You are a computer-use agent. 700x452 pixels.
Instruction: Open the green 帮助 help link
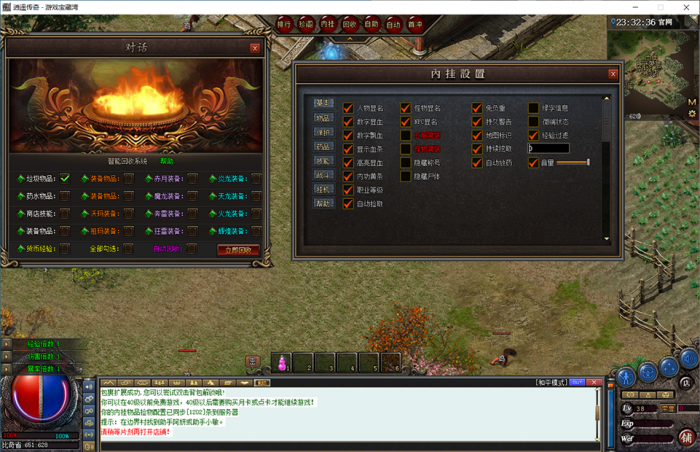[166, 161]
